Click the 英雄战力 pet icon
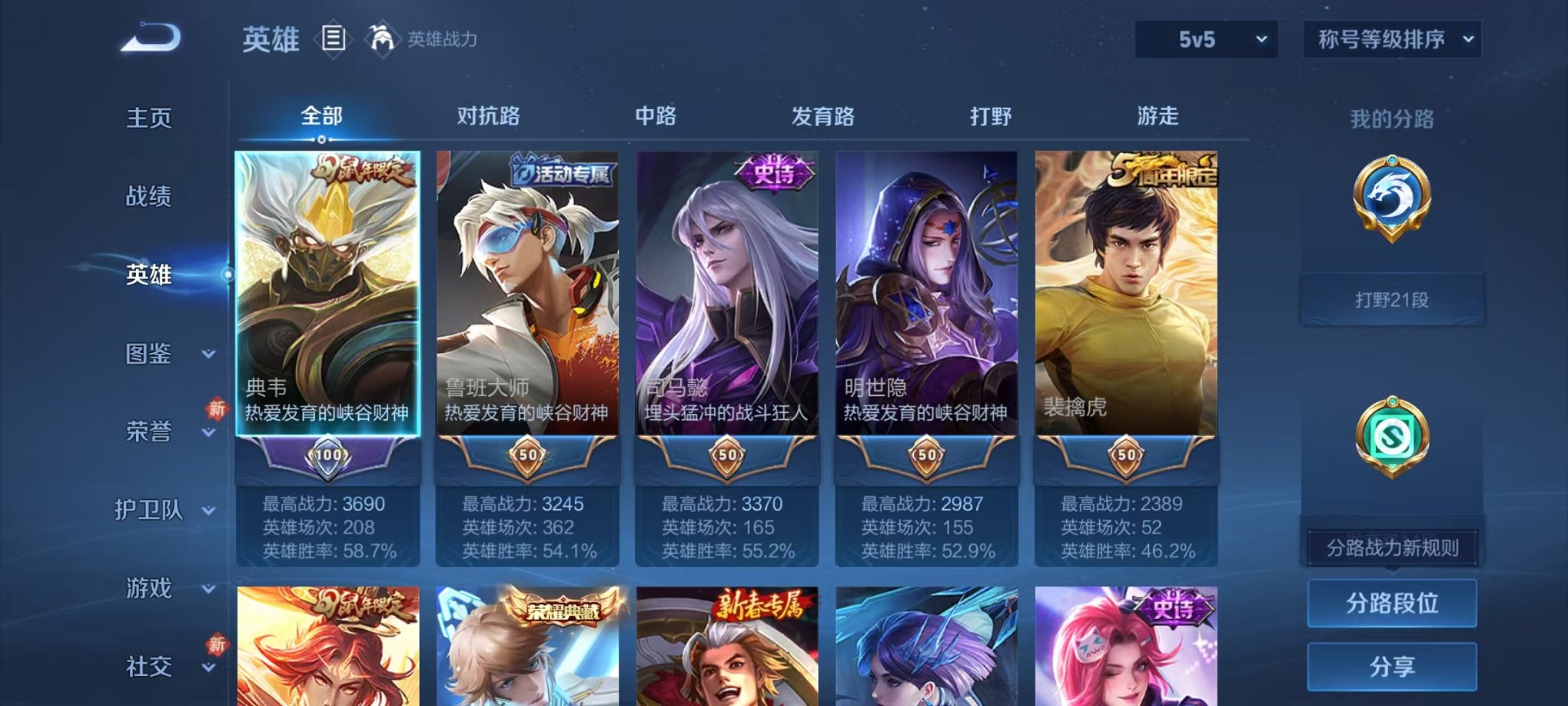This screenshot has height=706, width=1568. [381, 36]
